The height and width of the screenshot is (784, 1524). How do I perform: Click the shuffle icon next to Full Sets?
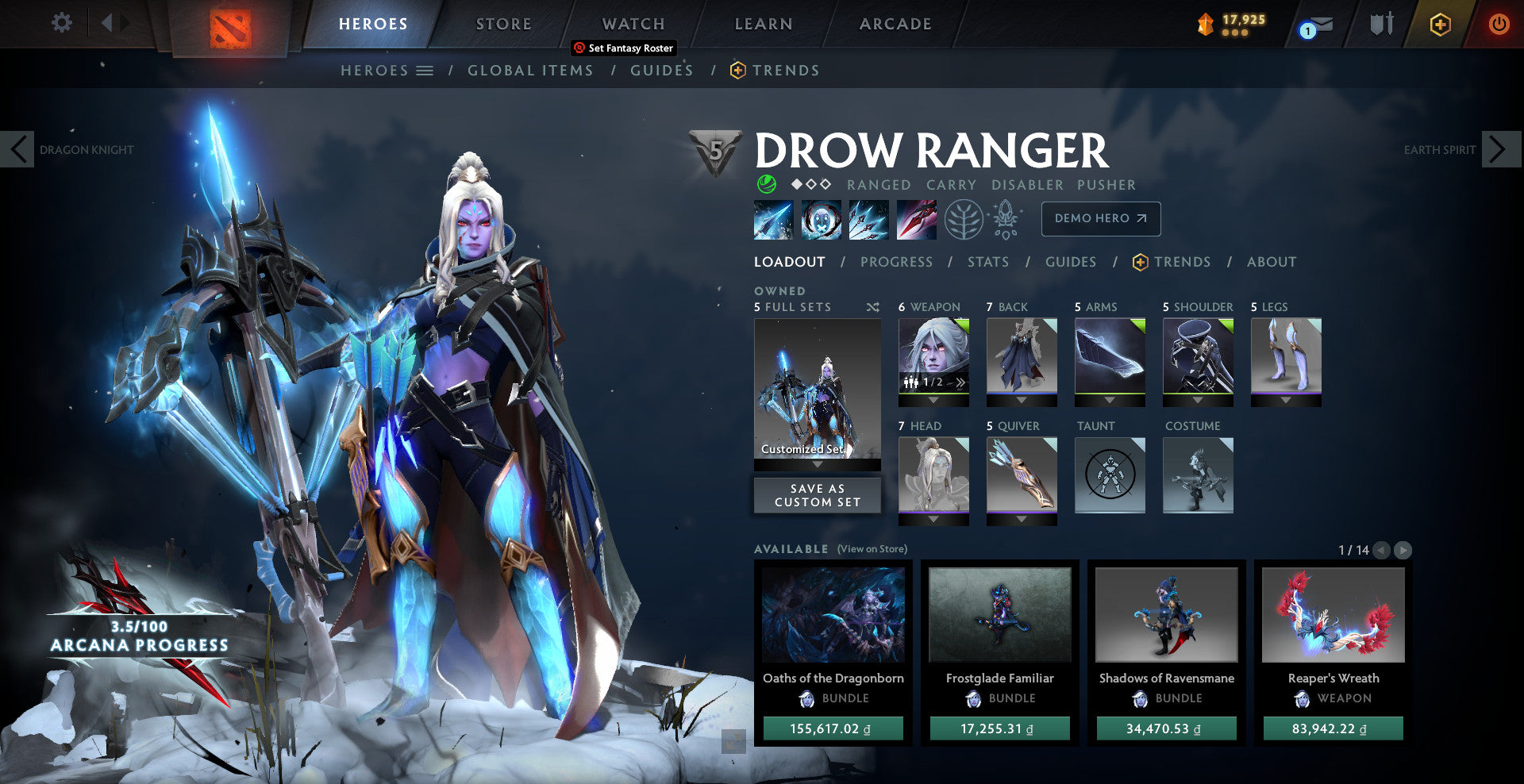tap(872, 306)
